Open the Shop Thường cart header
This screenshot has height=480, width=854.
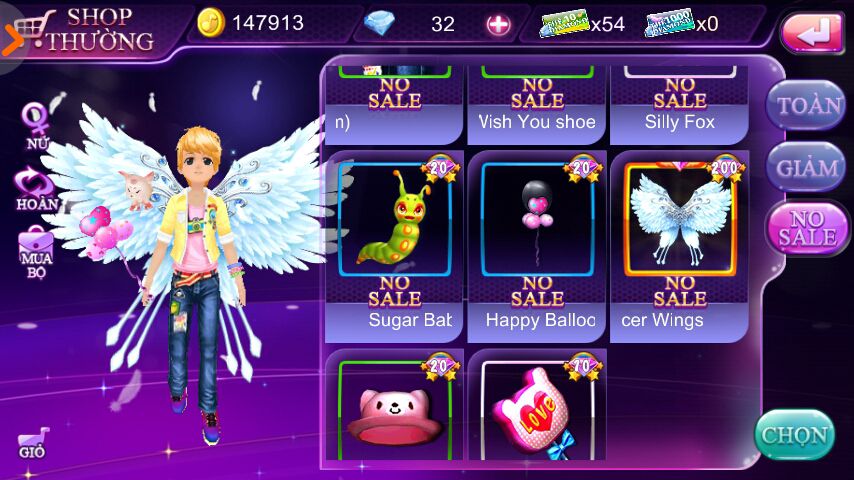(85, 30)
